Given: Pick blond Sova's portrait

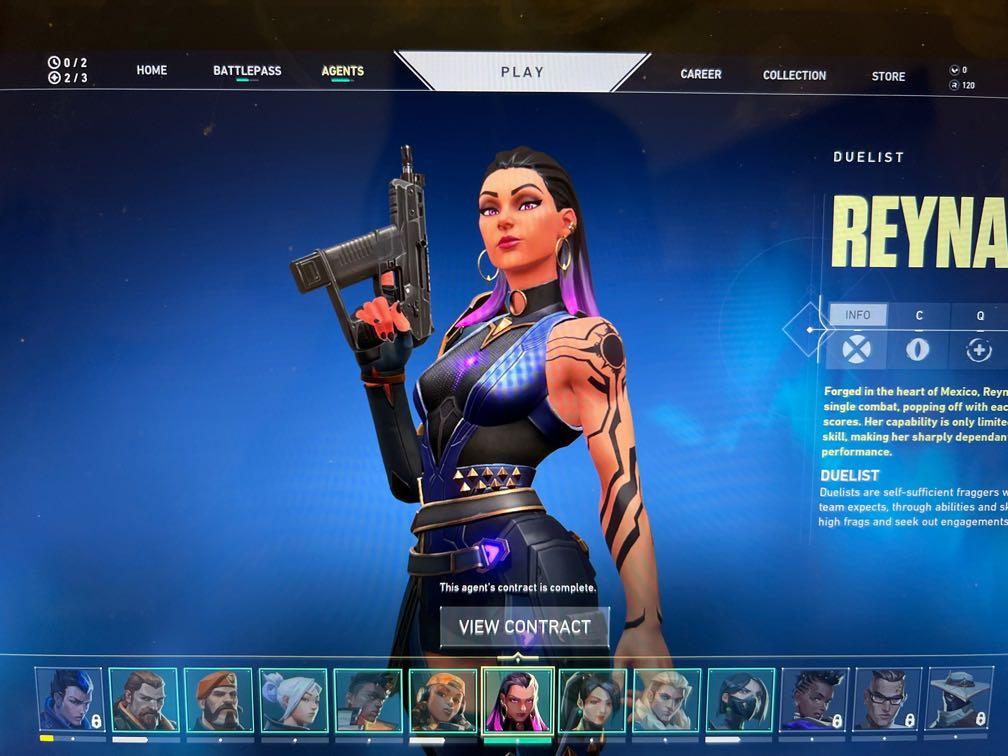Looking at the screenshot, I should tap(666, 700).
